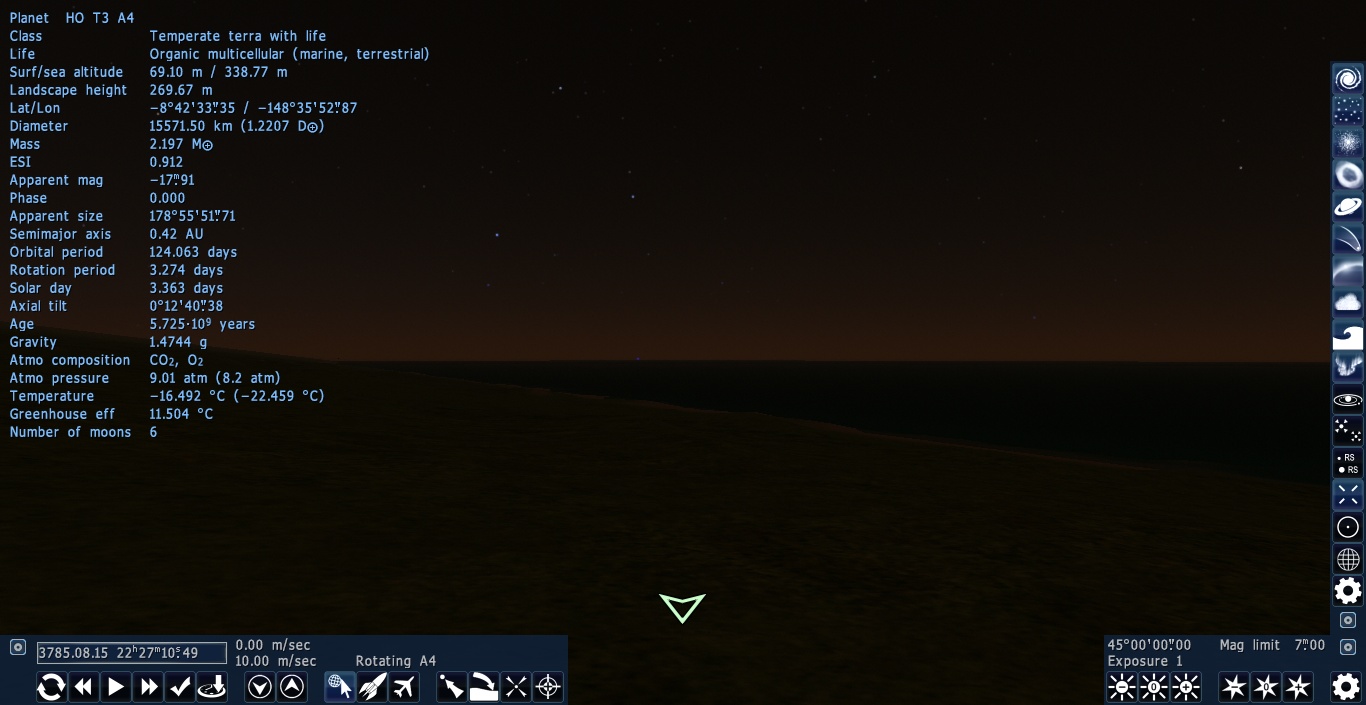Click the crosshair target button

(548, 687)
